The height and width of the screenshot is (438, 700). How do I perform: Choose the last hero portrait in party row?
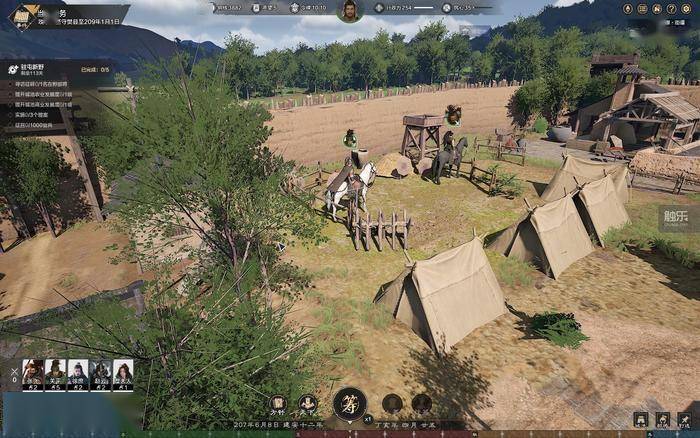[123, 374]
